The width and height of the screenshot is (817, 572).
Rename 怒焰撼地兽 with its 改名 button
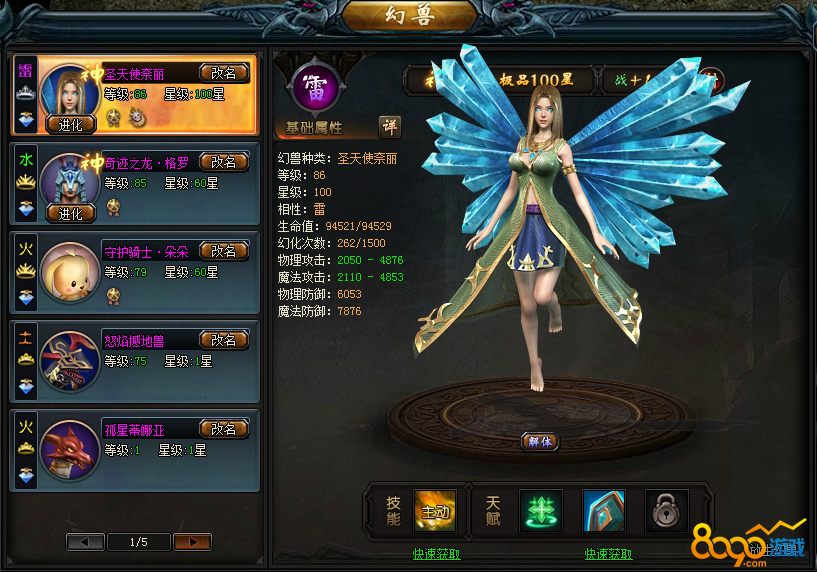[x=224, y=340]
